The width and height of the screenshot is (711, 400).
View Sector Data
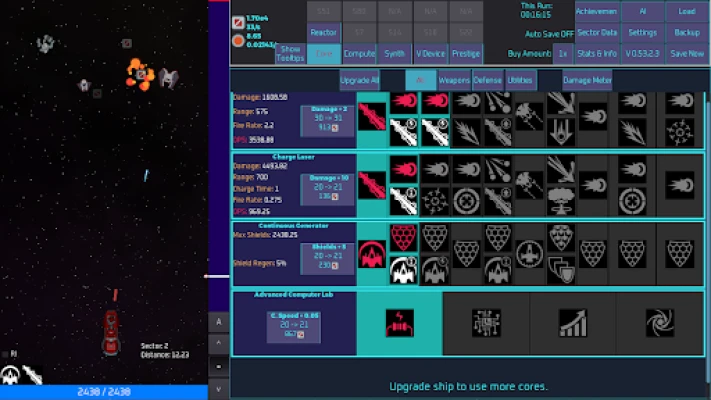click(597, 32)
